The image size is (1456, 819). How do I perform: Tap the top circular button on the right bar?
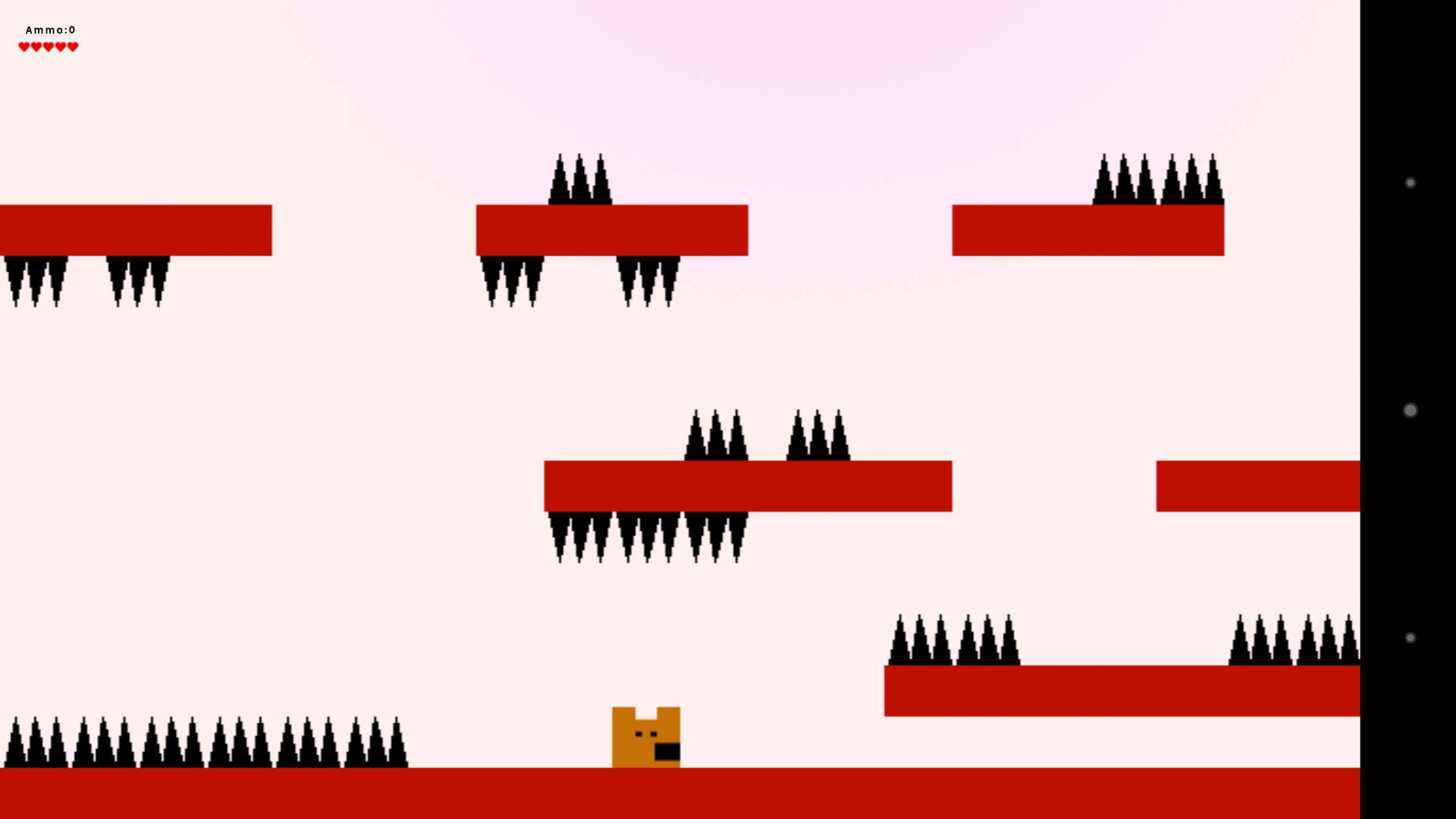tap(1410, 182)
